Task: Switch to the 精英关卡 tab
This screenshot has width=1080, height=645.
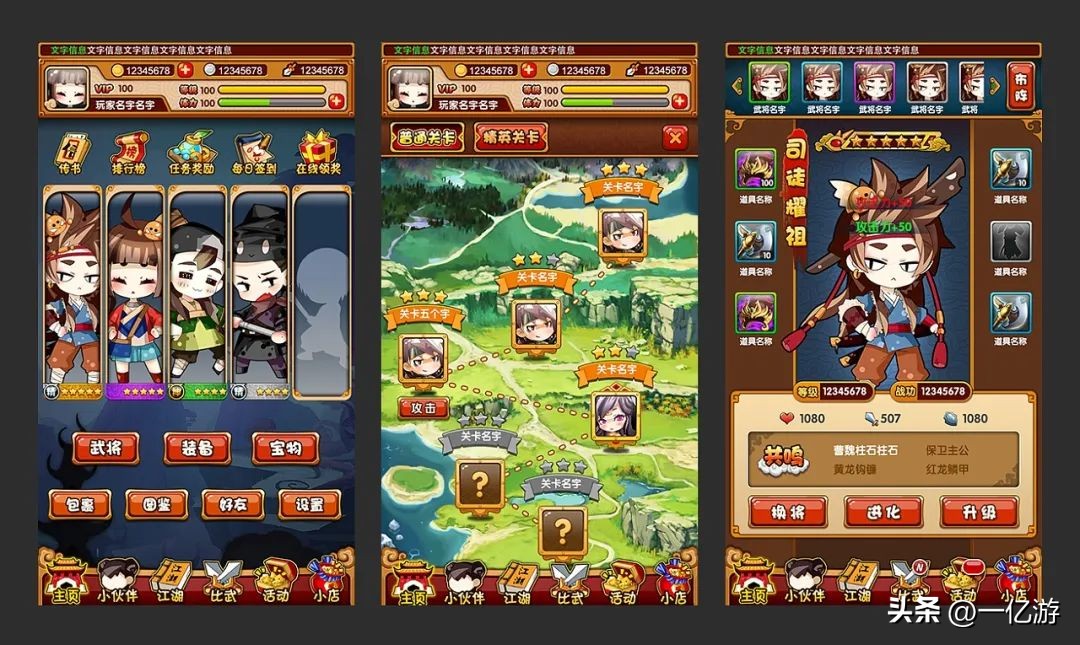Action: (510, 138)
